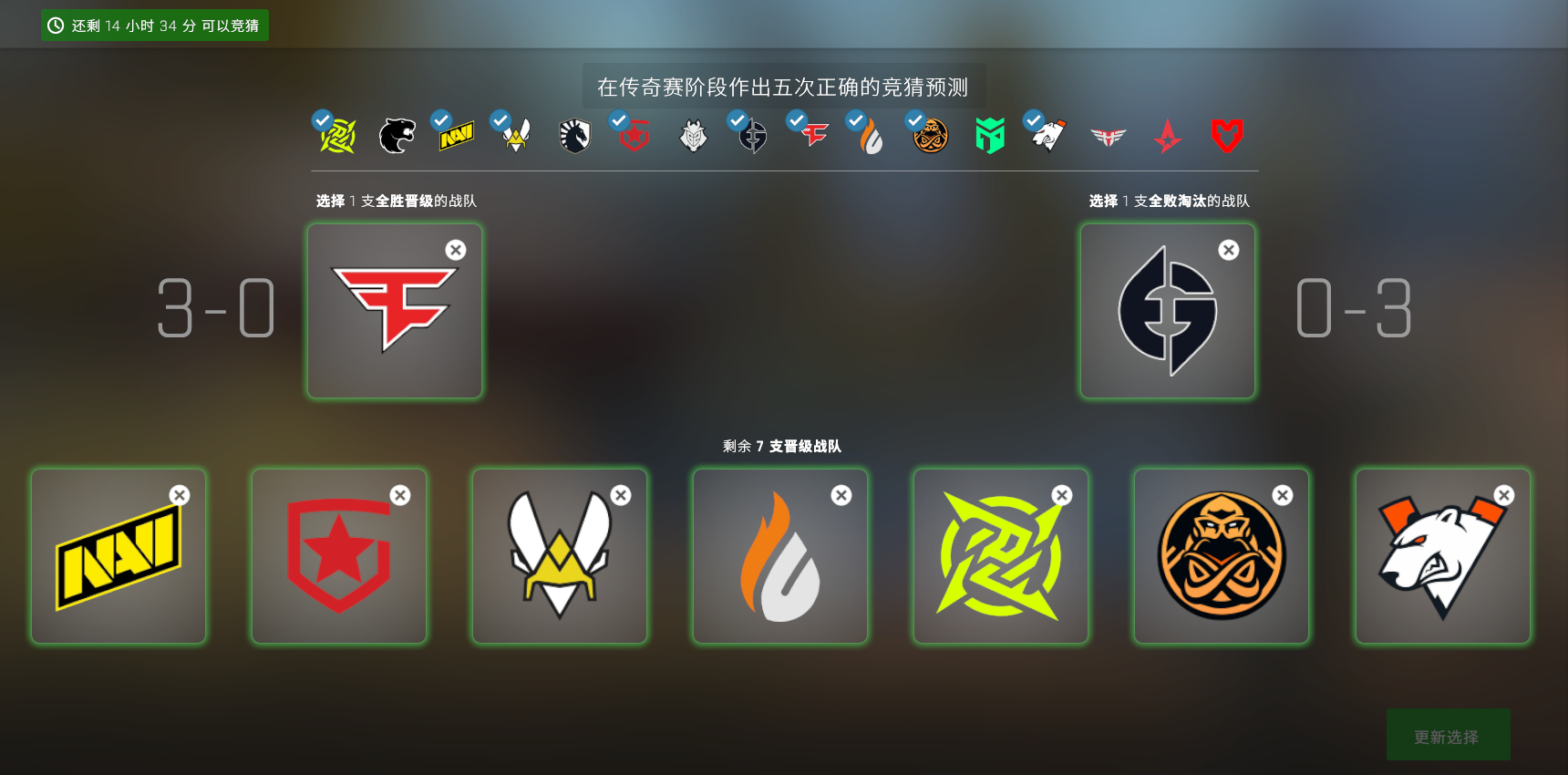Image resolution: width=1568 pixels, height=775 pixels.
Task: Click the NaVi card in bottom row
Action: point(119,556)
